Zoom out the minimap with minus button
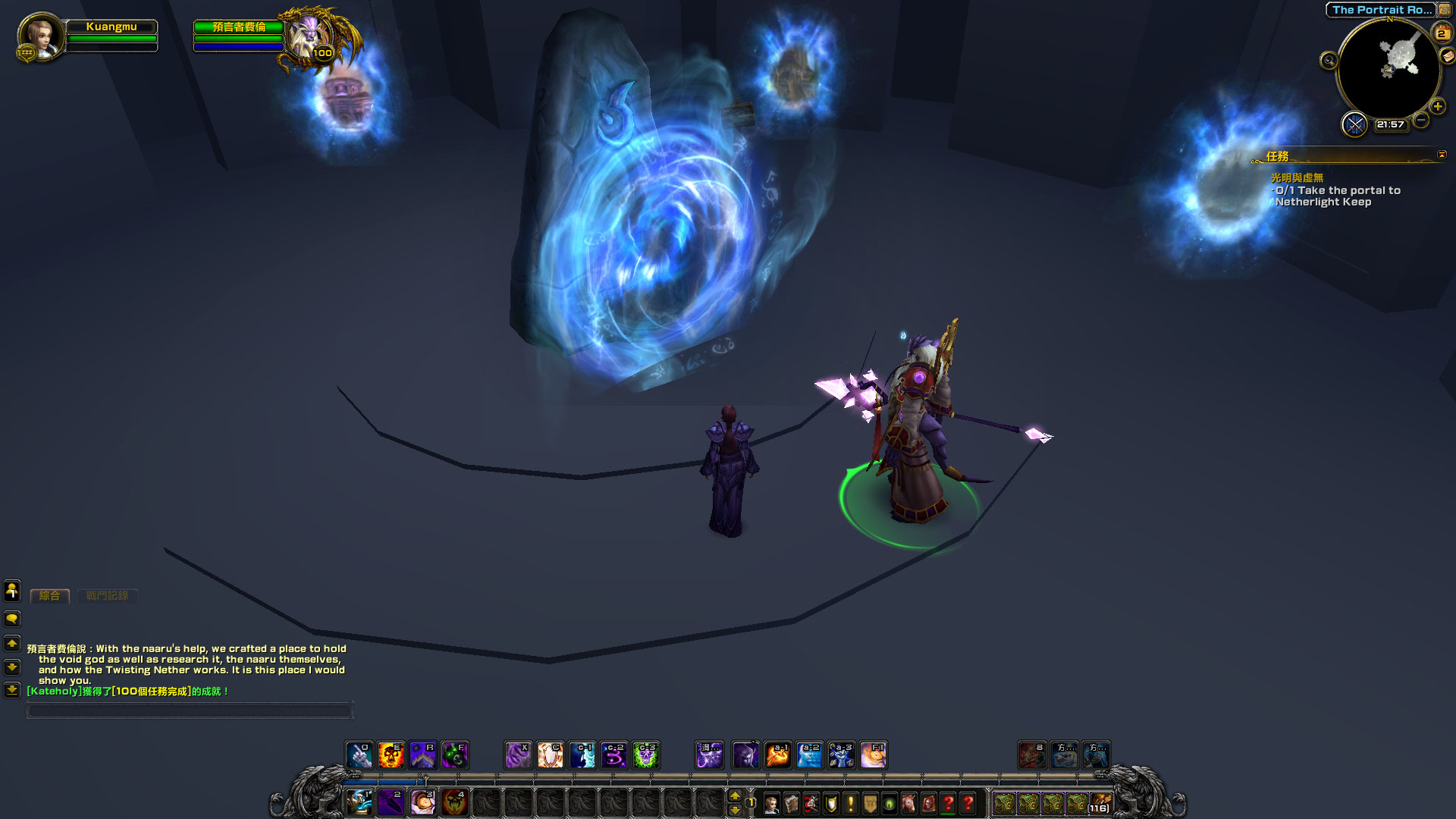Image resolution: width=1456 pixels, height=819 pixels. click(1422, 120)
